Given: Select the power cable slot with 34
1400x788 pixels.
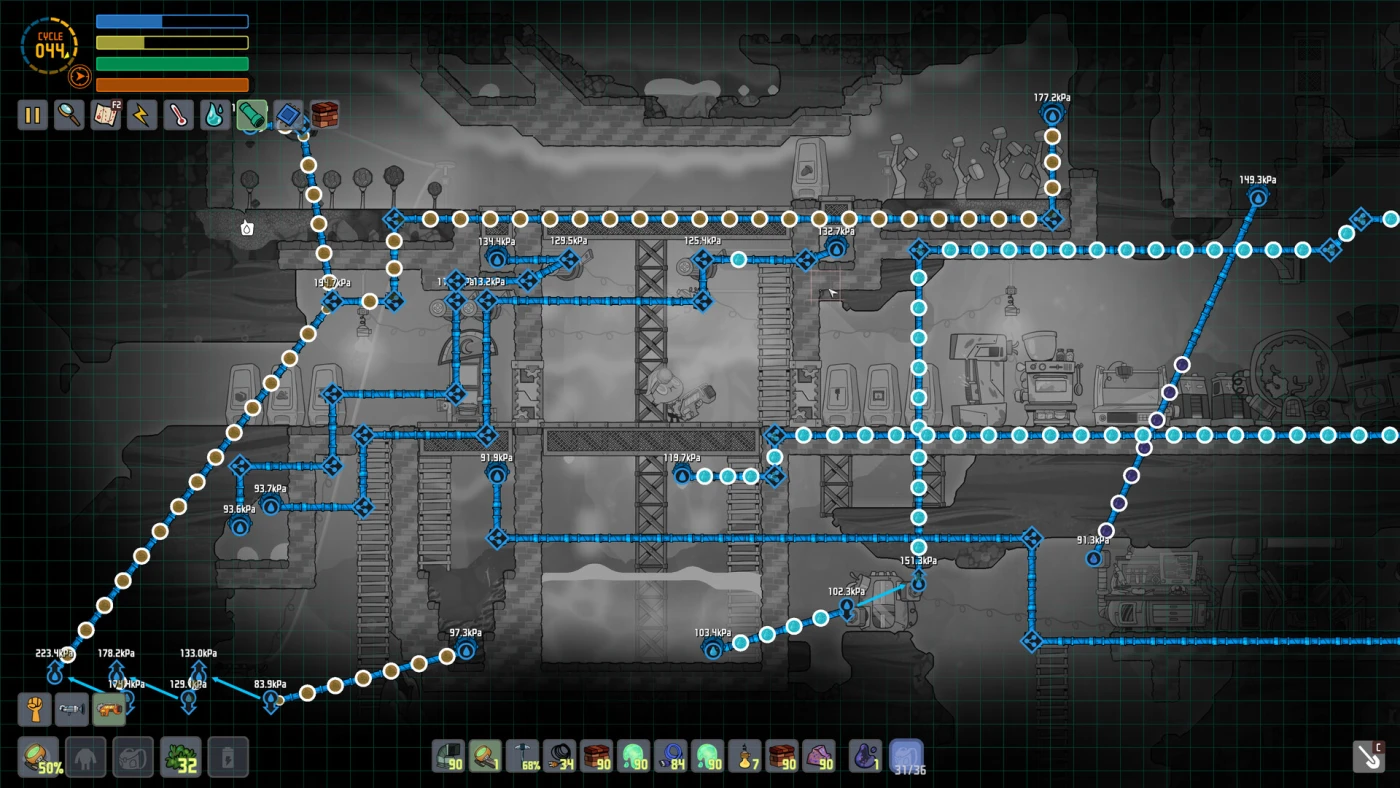Looking at the screenshot, I should point(559,756).
